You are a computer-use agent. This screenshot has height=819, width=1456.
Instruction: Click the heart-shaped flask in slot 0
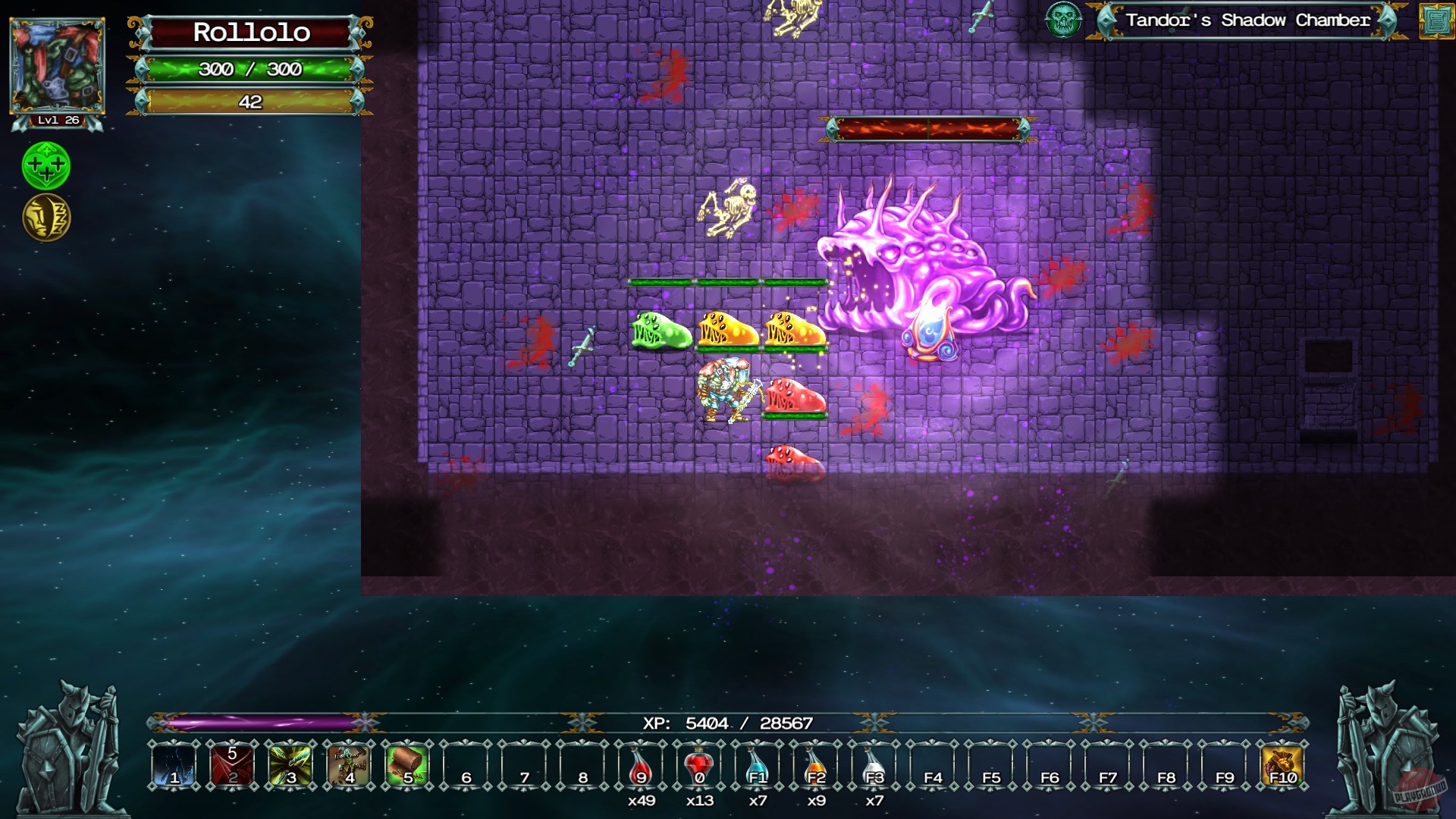pos(698,768)
